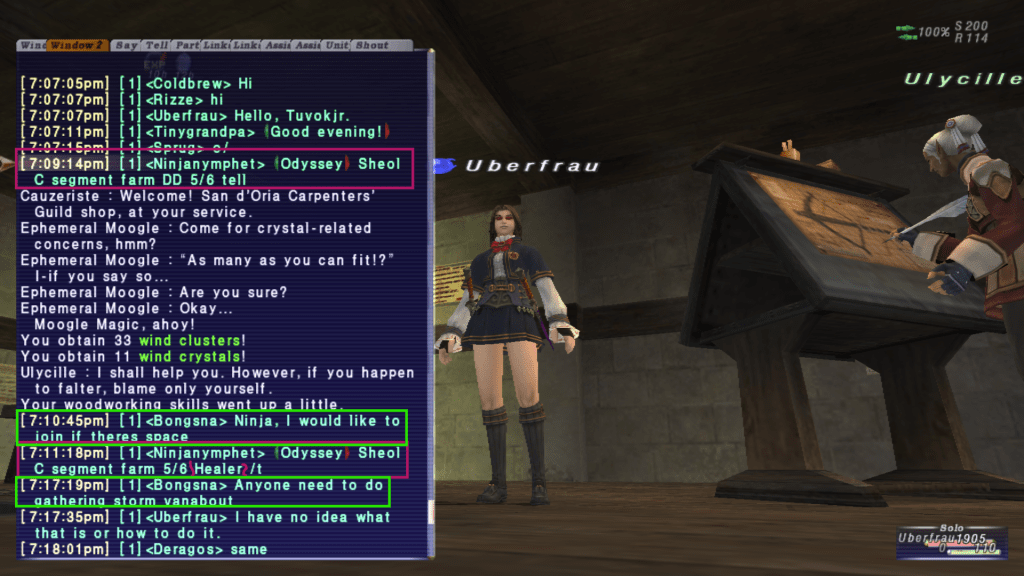Click the chat log scrollbar handle
The image size is (1024, 576).
click(x=431, y=511)
